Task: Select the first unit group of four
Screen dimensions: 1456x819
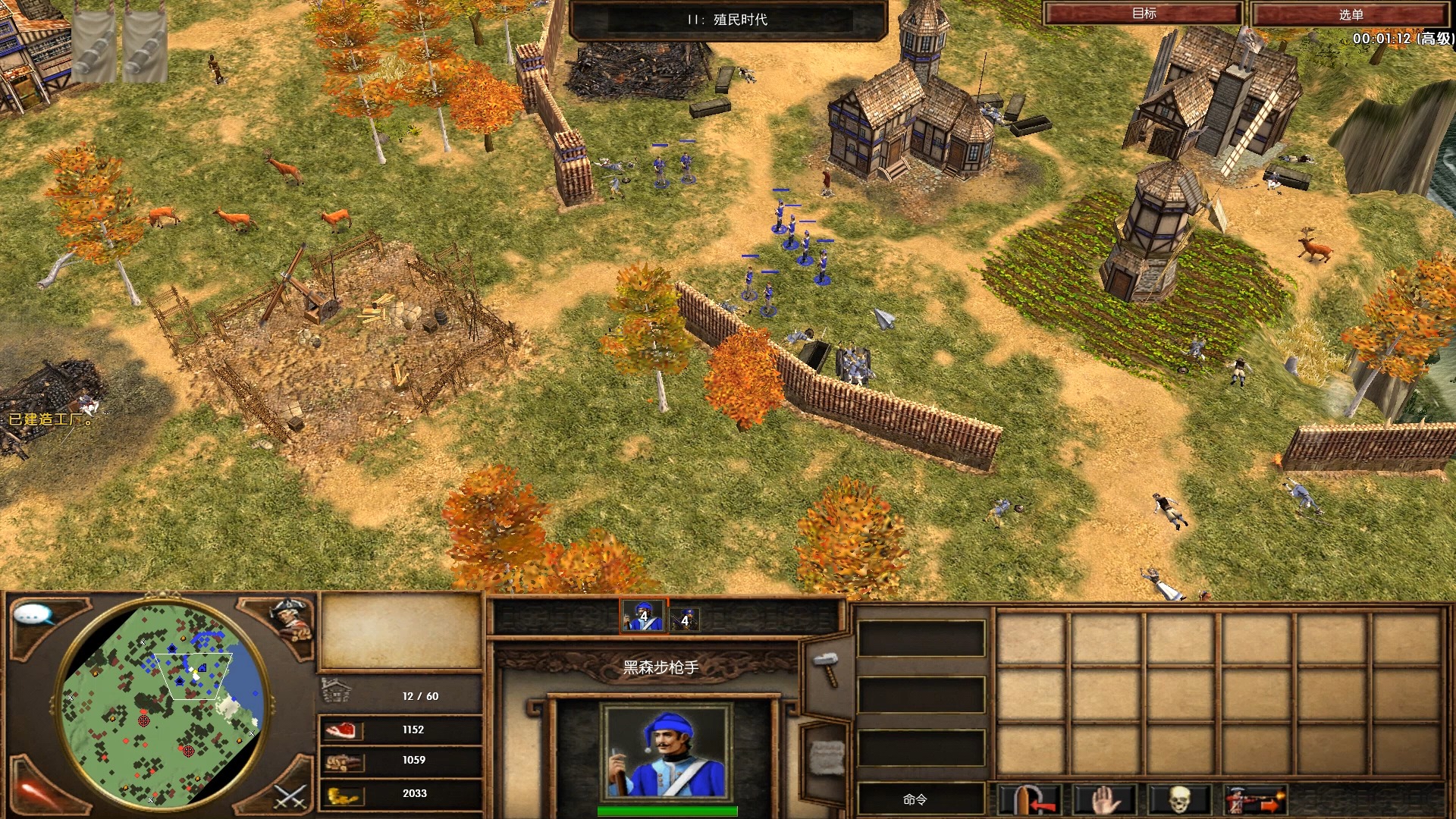Action: pos(643,617)
